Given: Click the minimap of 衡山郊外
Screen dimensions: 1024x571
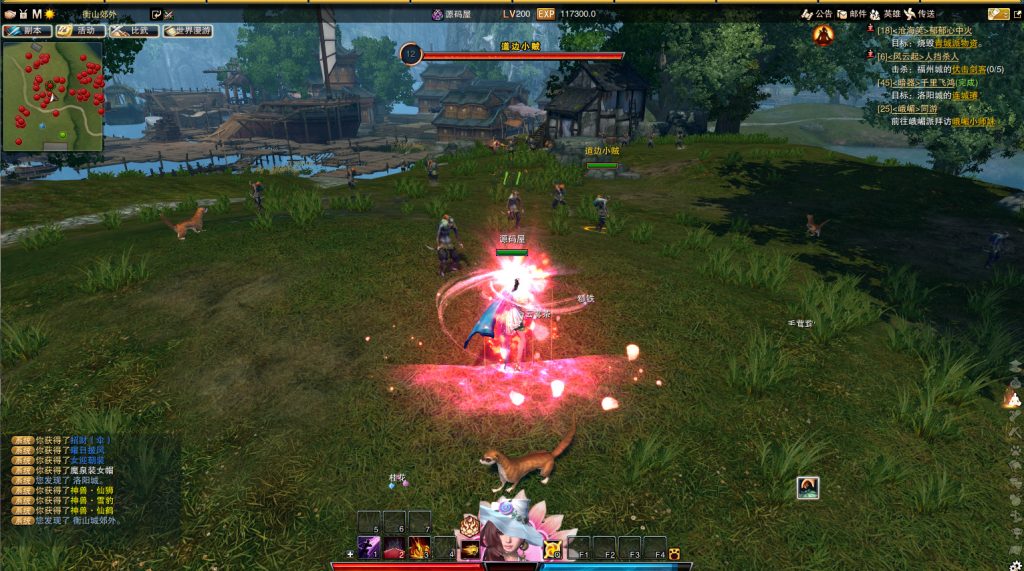Looking at the screenshot, I should [53, 96].
